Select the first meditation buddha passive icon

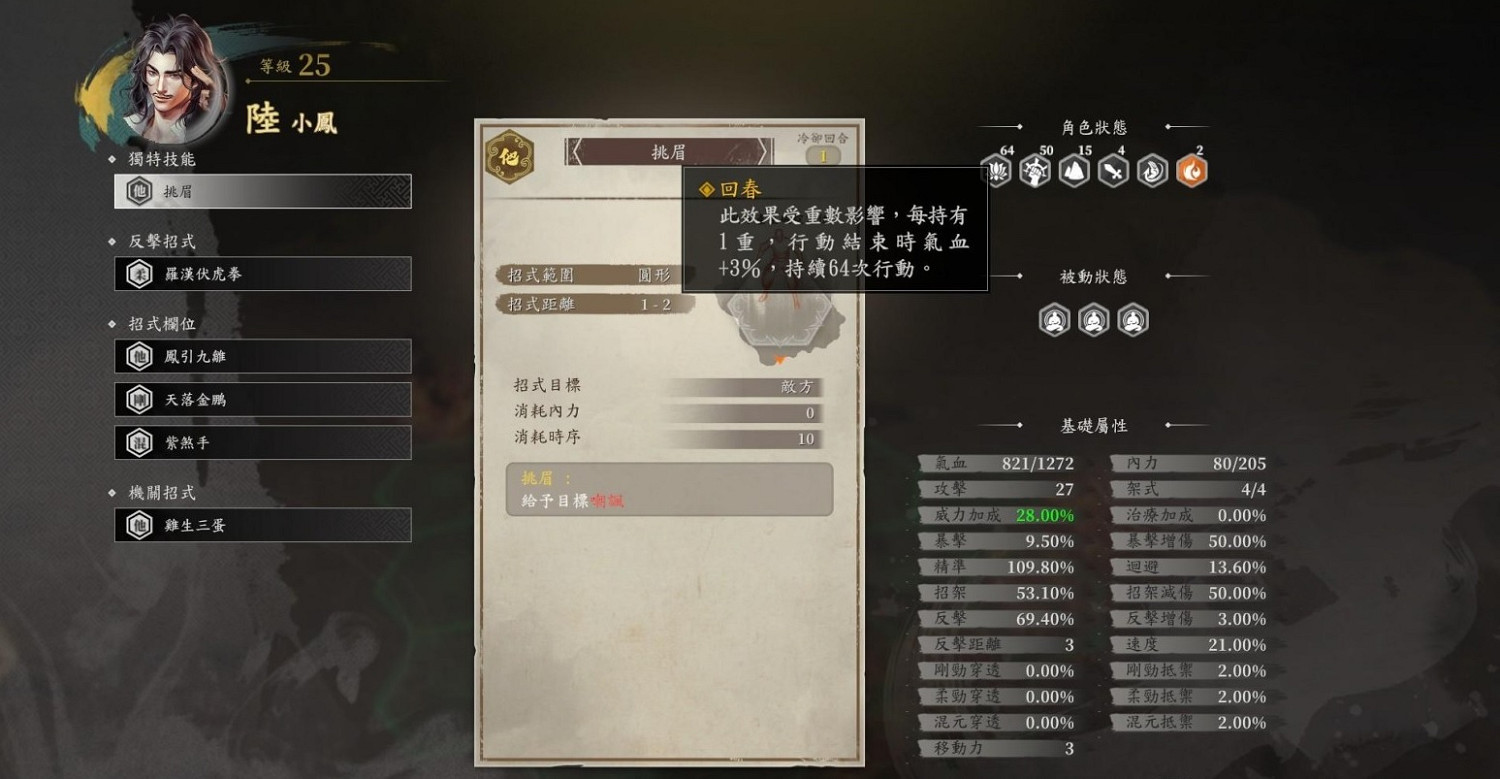(1052, 320)
